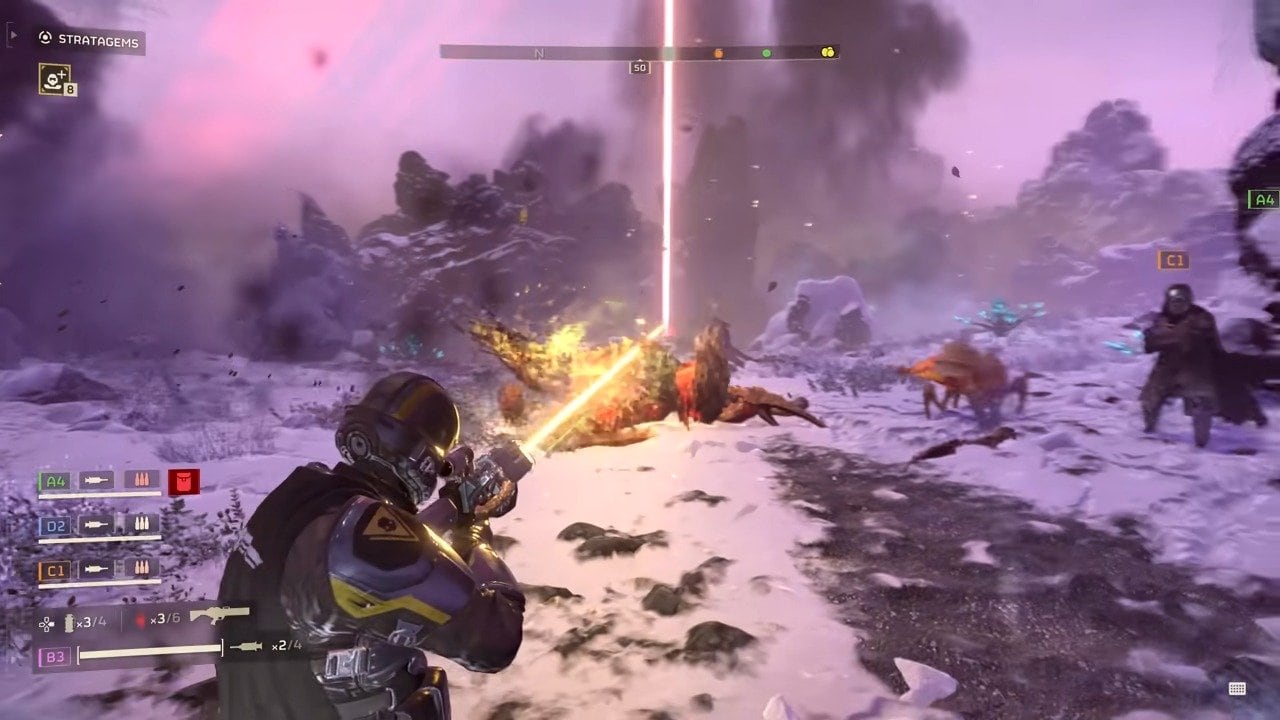Viewport: 1280px width, 720px height.
Task: Click the orange enemy marker on the compass
Action: pos(718,53)
